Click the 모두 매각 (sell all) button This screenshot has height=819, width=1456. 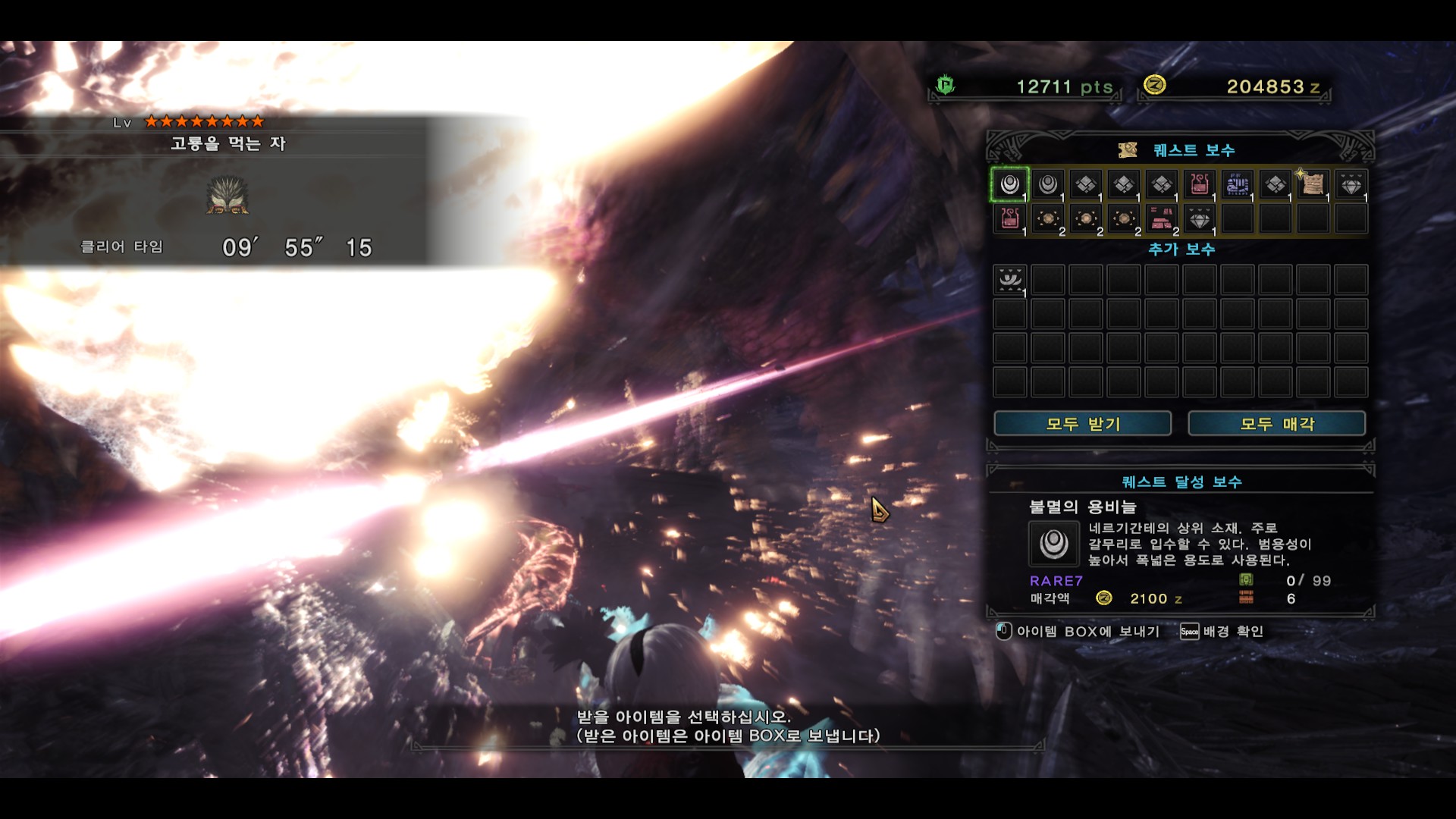pos(1276,424)
